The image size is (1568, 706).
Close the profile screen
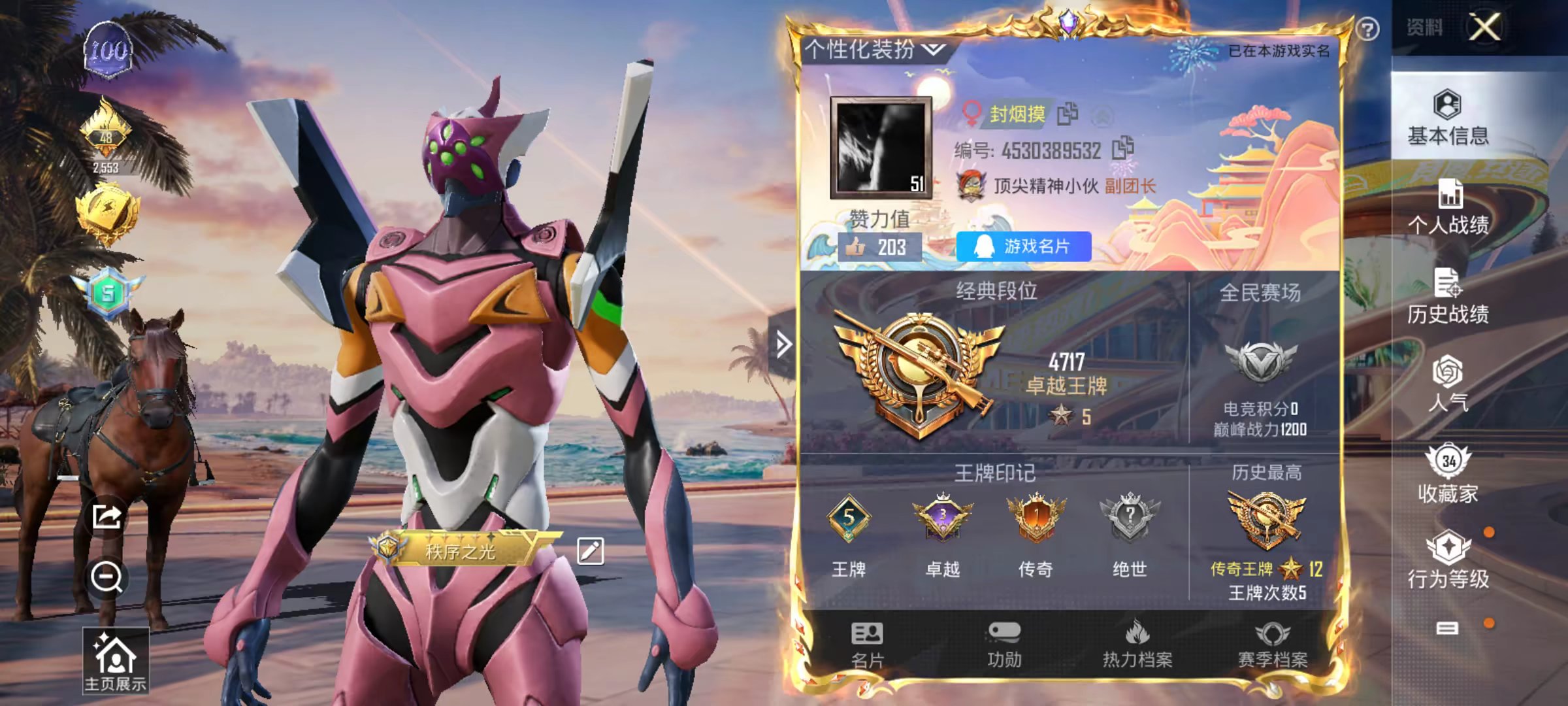click(1484, 28)
